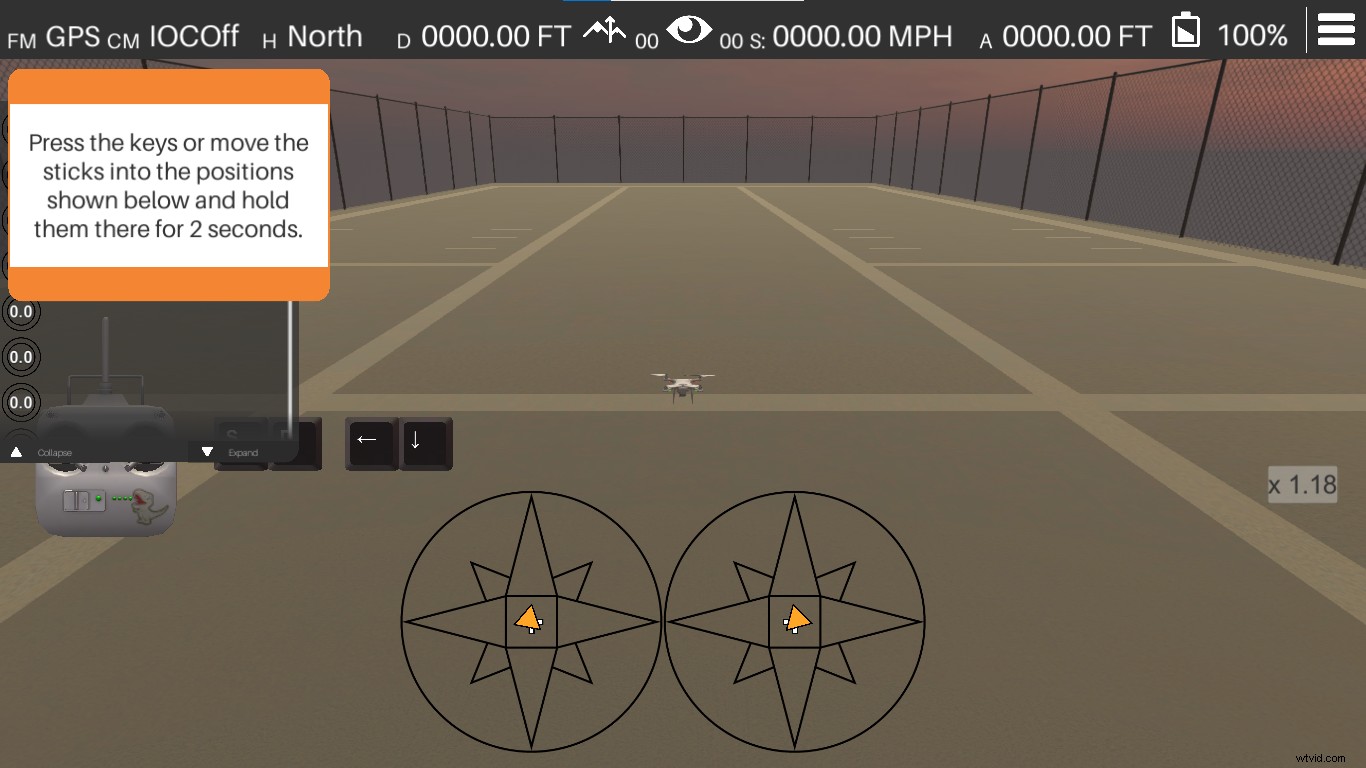Screen dimensions: 1366x768
Task: Open the menu in the top right corner
Action: point(1336,29)
